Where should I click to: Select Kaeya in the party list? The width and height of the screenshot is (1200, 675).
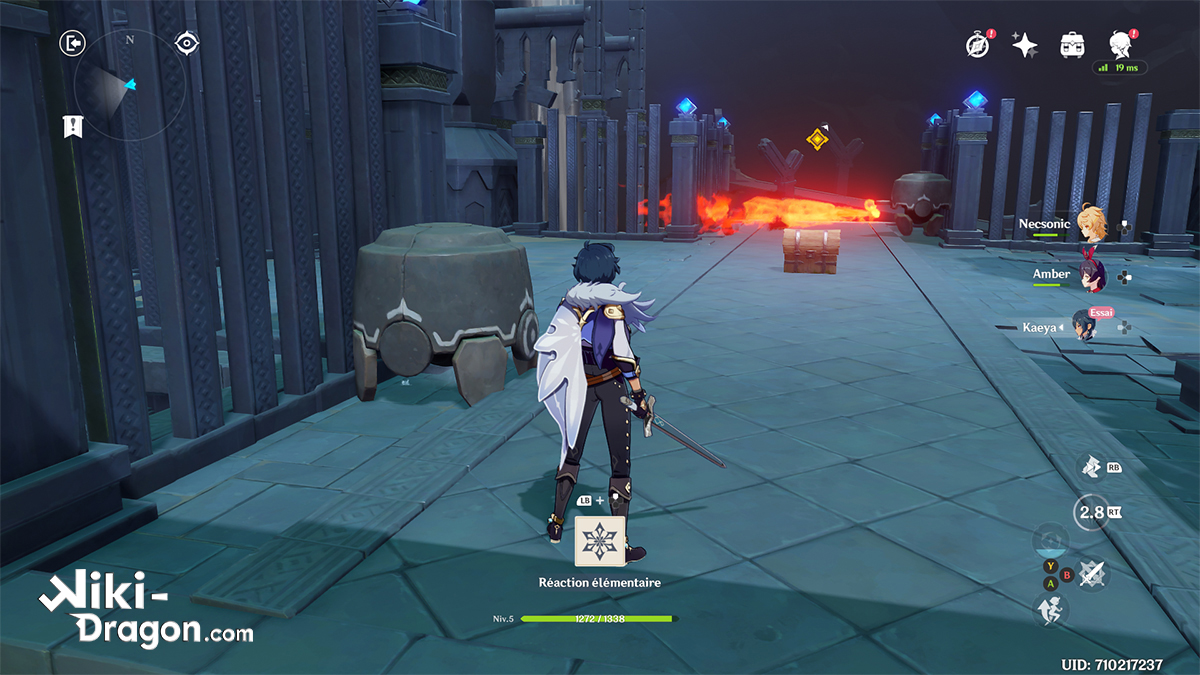pyautogui.click(x=1083, y=326)
